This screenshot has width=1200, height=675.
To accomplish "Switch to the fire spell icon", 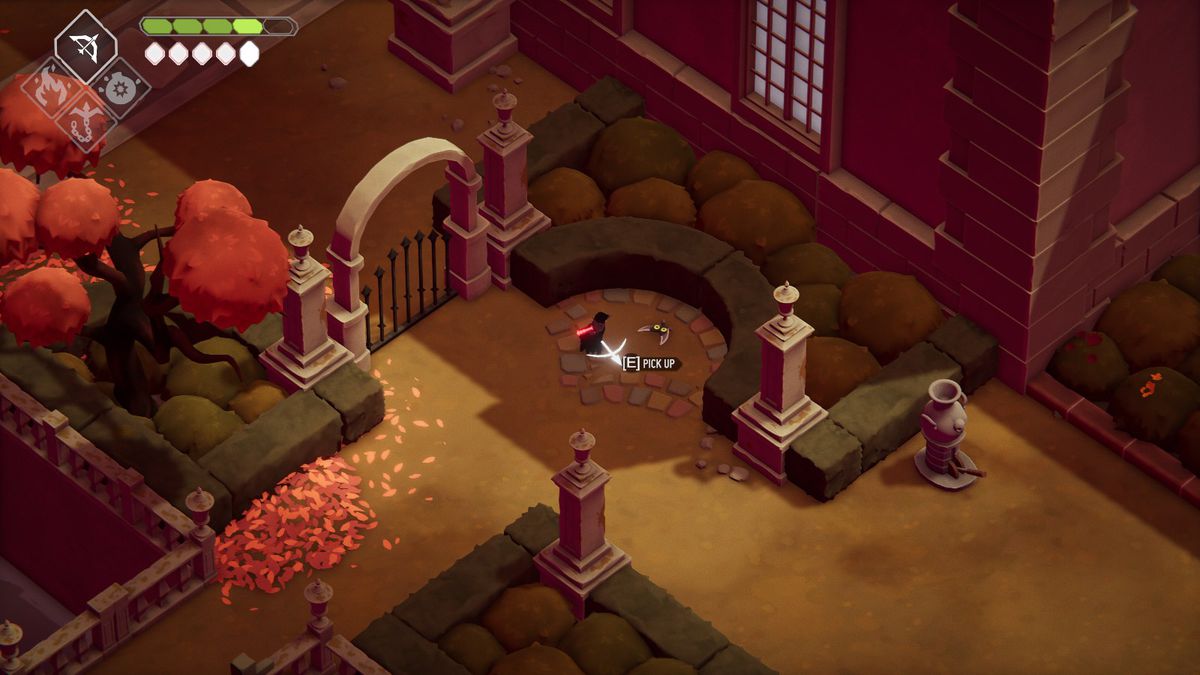I will 48,89.
